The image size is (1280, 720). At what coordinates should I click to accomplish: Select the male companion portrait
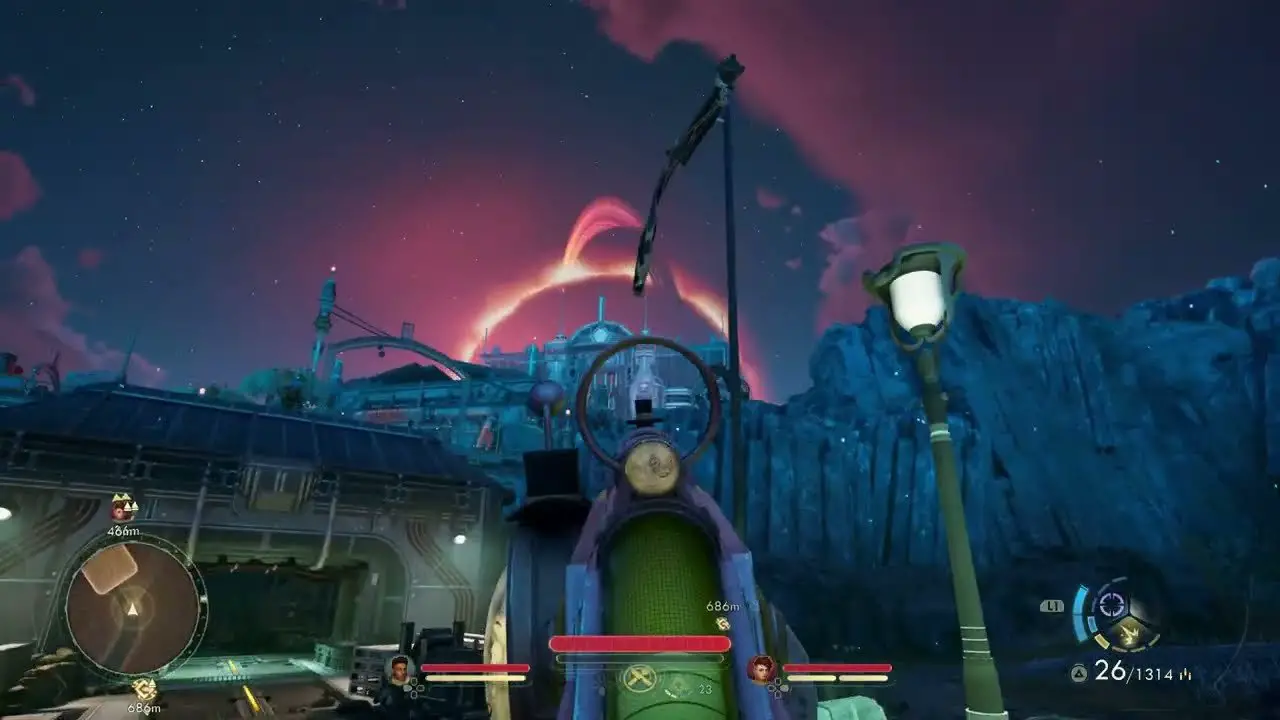[400, 668]
